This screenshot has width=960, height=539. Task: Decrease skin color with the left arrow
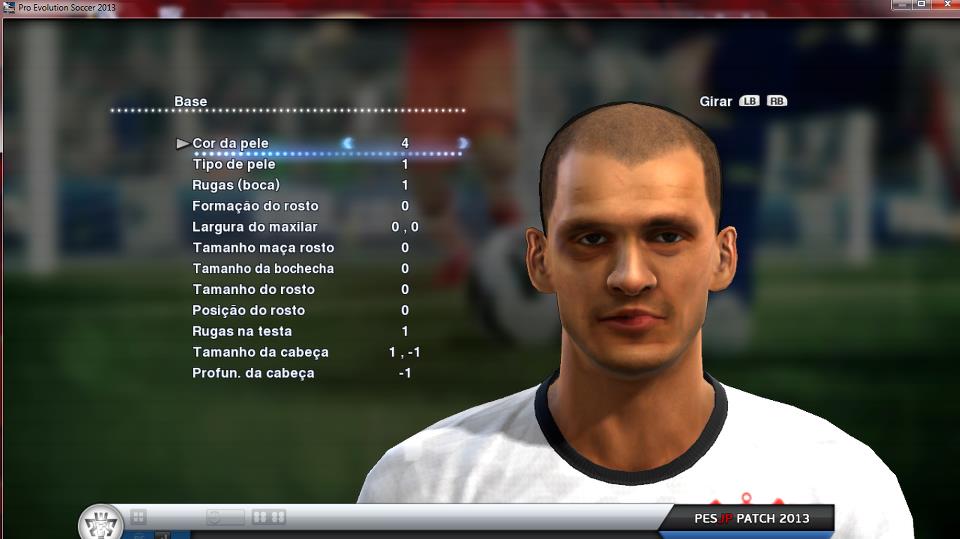(348, 144)
